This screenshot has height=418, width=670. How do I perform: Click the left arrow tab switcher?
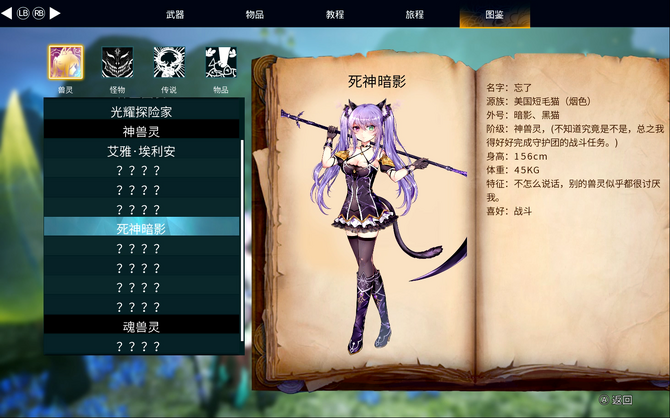click(x=8, y=13)
